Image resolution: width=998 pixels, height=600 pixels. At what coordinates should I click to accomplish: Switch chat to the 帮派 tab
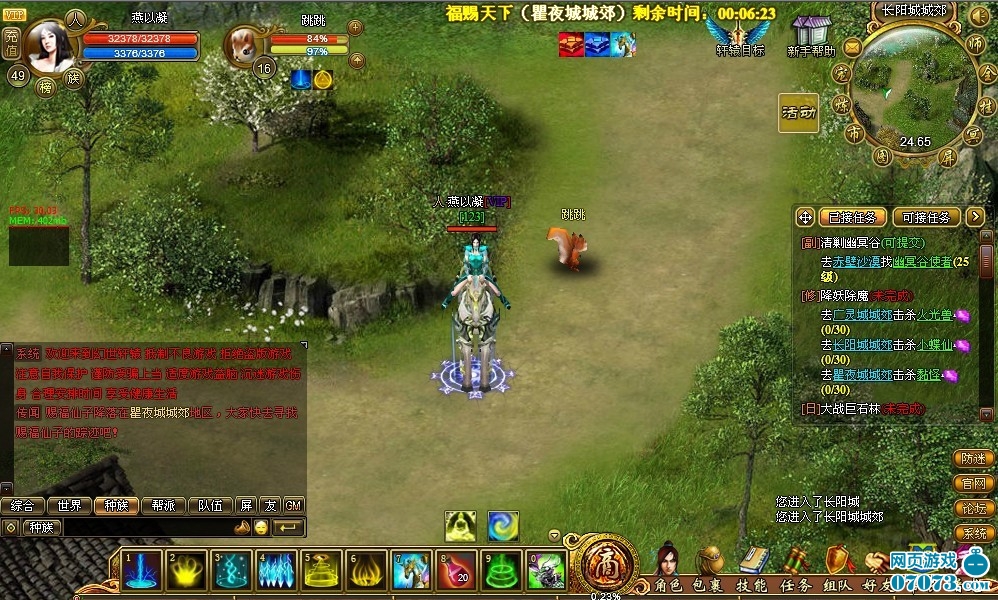coord(163,506)
